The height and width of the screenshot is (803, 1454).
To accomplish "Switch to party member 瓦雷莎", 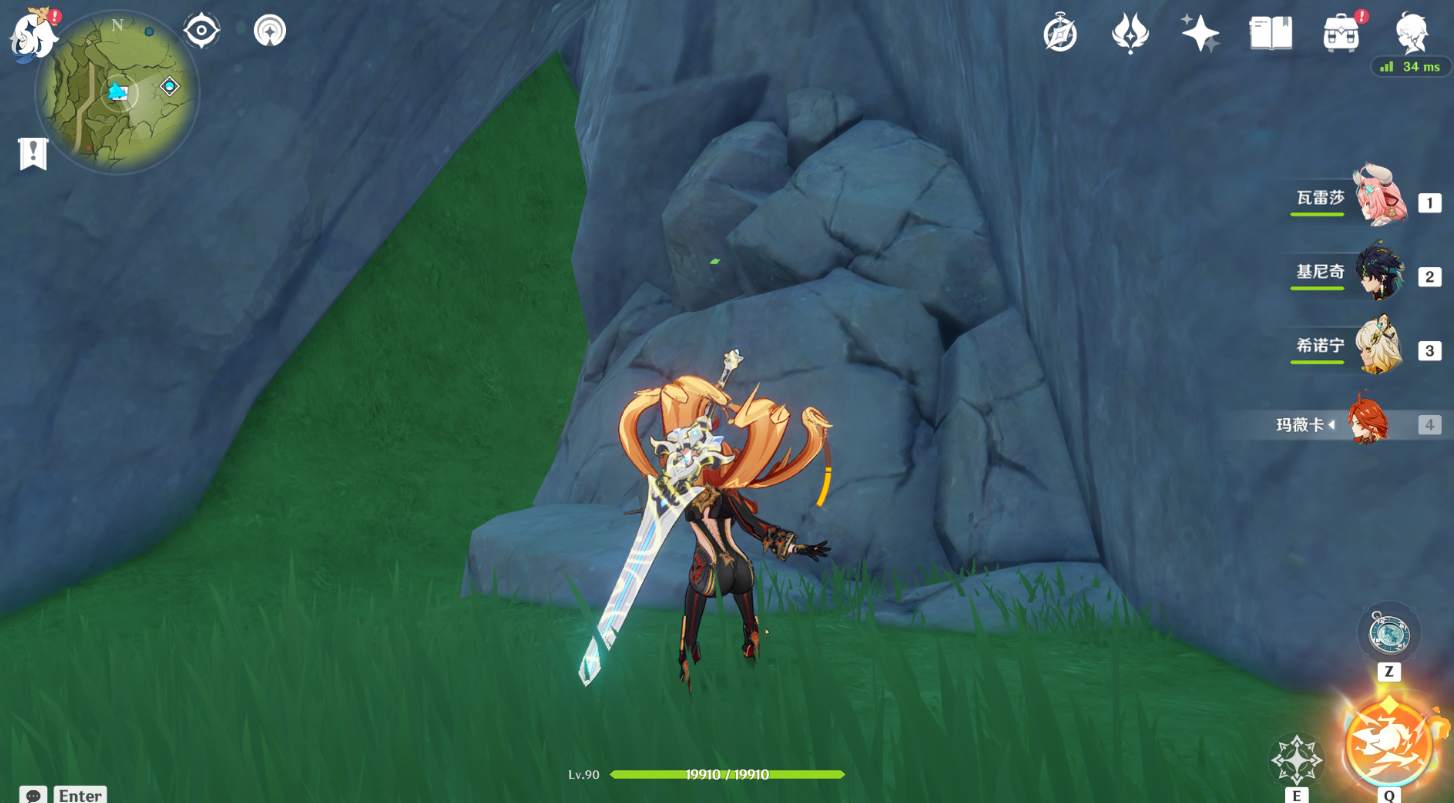I will point(1378,198).
